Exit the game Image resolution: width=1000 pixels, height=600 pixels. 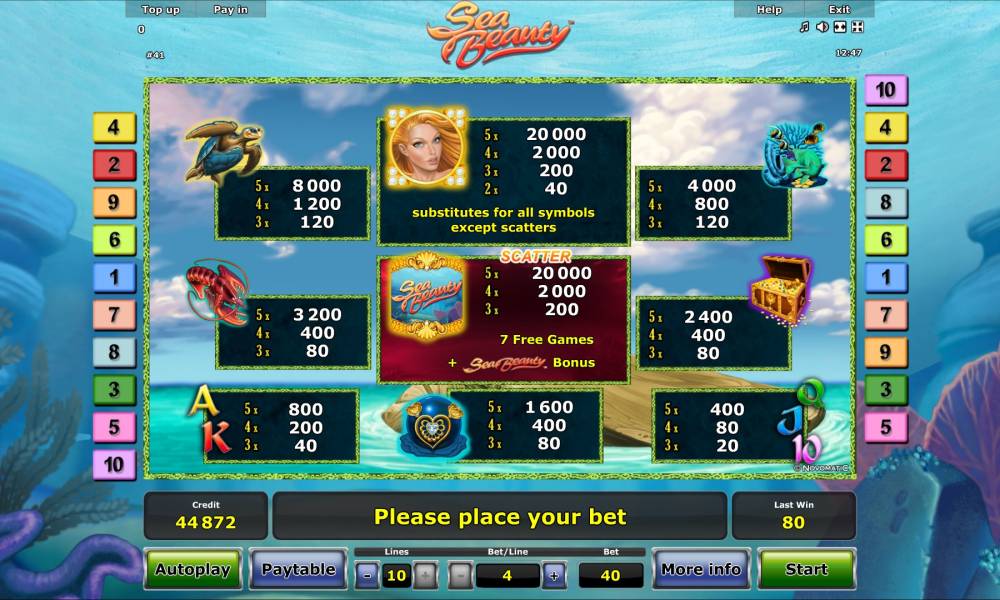click(839, 9)
